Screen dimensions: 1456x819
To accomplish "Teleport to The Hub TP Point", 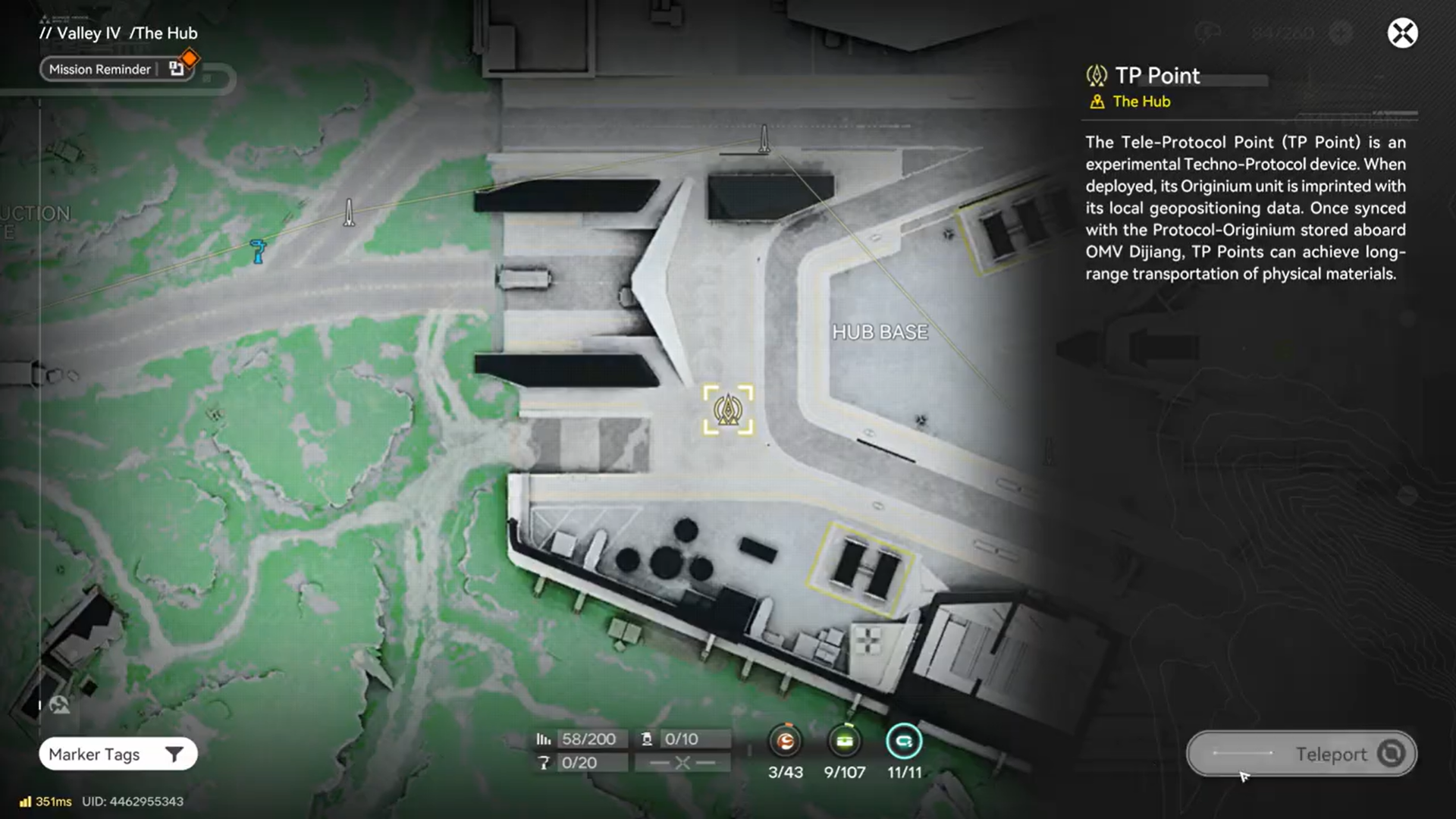I will coord(1301,754).
